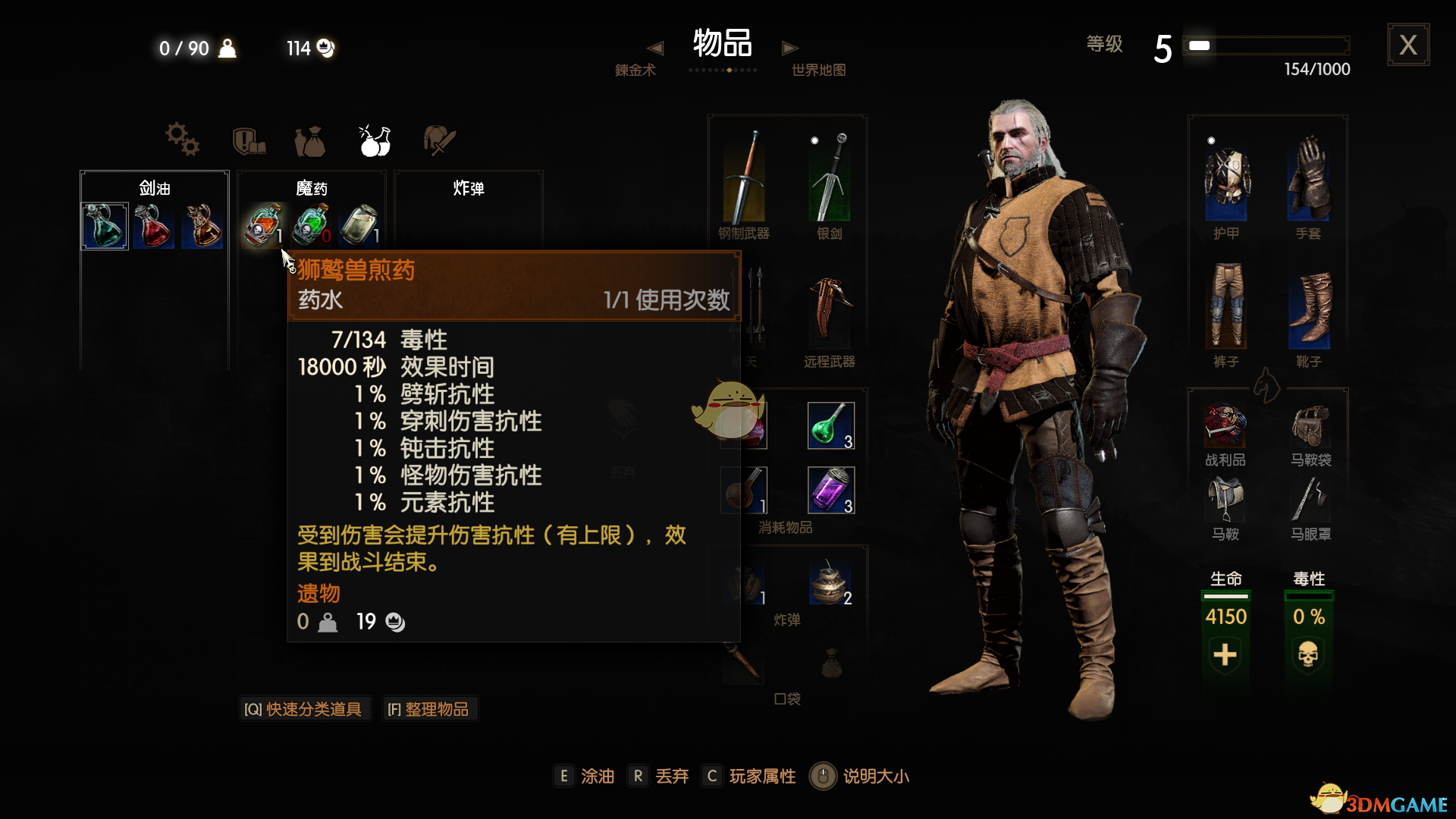Image resolution: width=1456 pixels, height=819 pixels.
Task: Select the equipped 银剑 silver sword slot
Action: point(830,178)
